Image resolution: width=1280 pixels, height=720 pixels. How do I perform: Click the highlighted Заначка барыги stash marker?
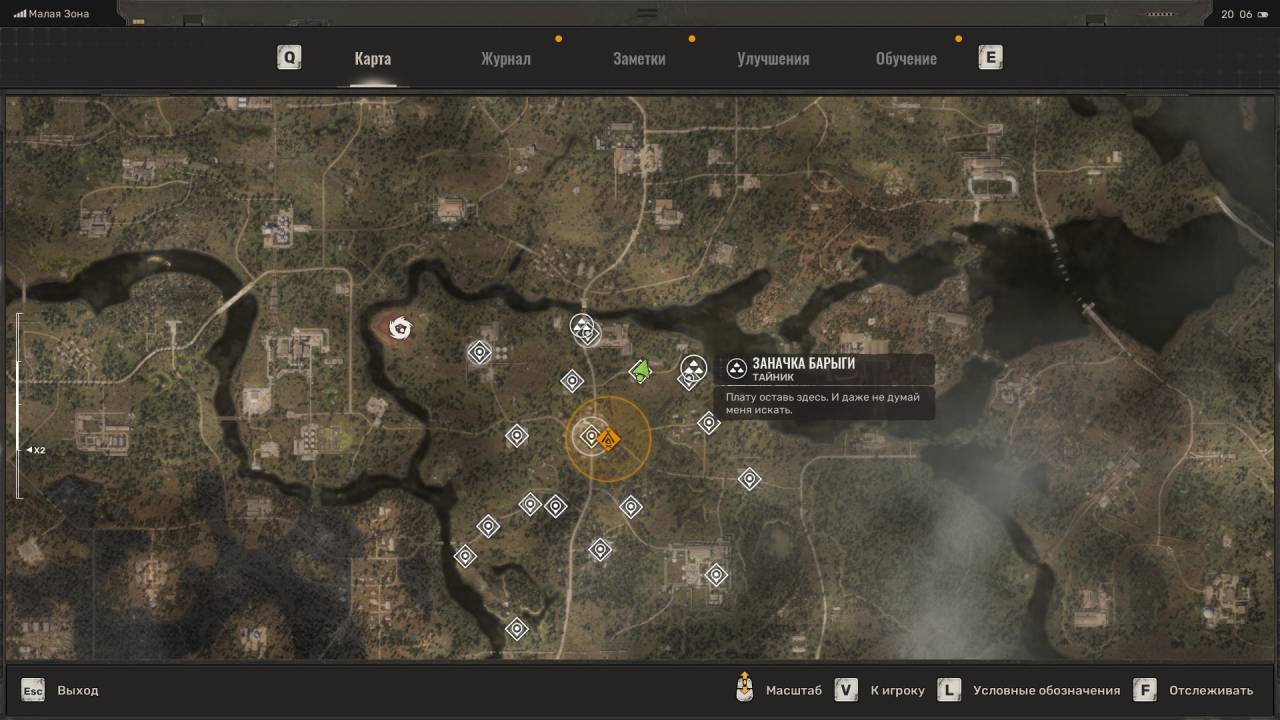(693, 368)
